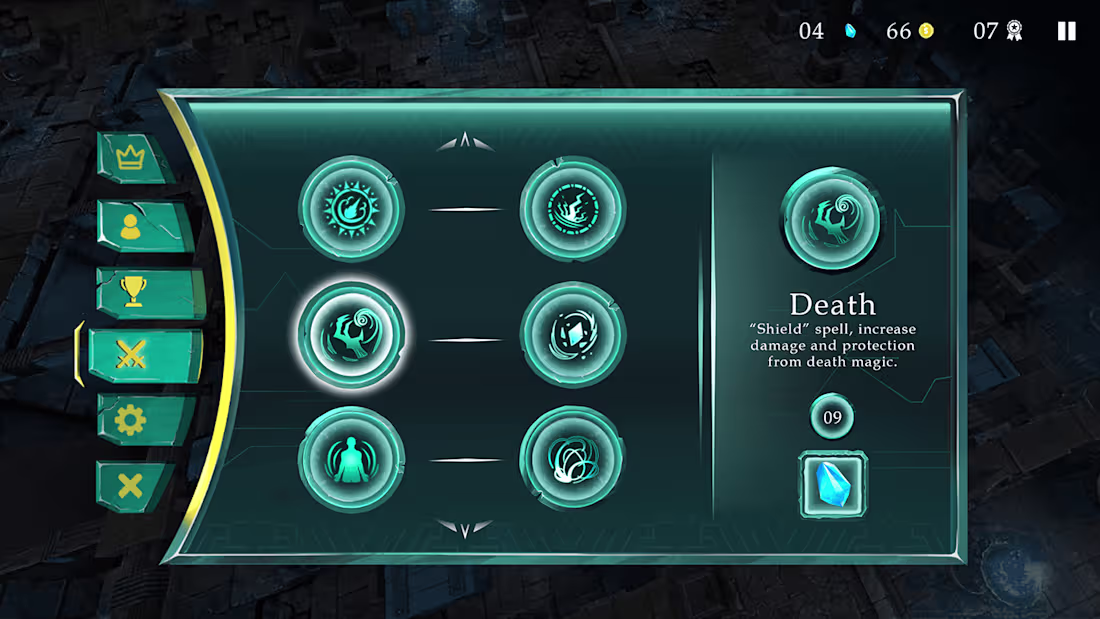Viewport: 1100px width, 619px height.
Task: Open the gear settings tab
Action: tap(131, 420)
